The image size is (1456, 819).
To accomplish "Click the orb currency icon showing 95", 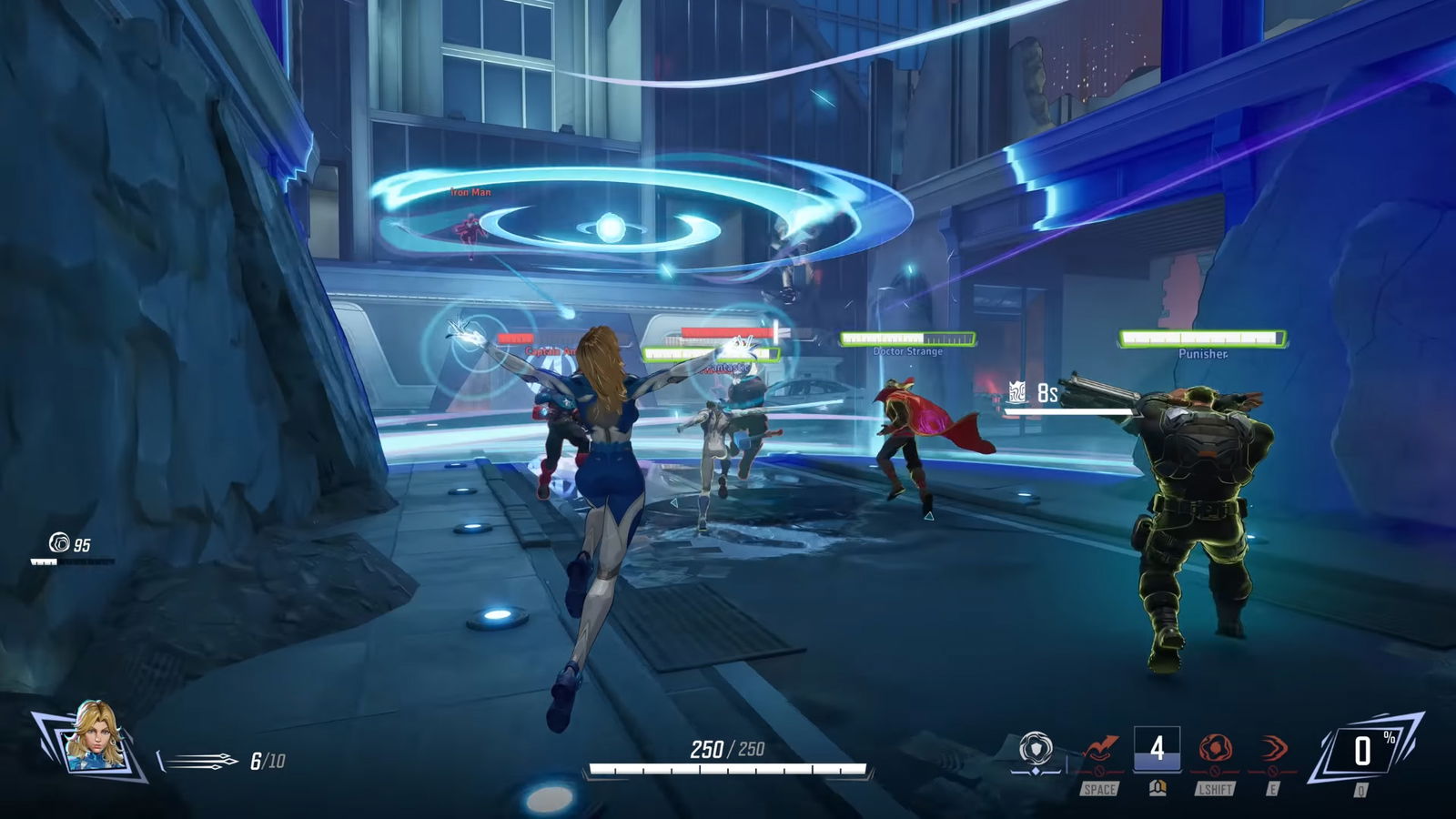I will 59,543.
